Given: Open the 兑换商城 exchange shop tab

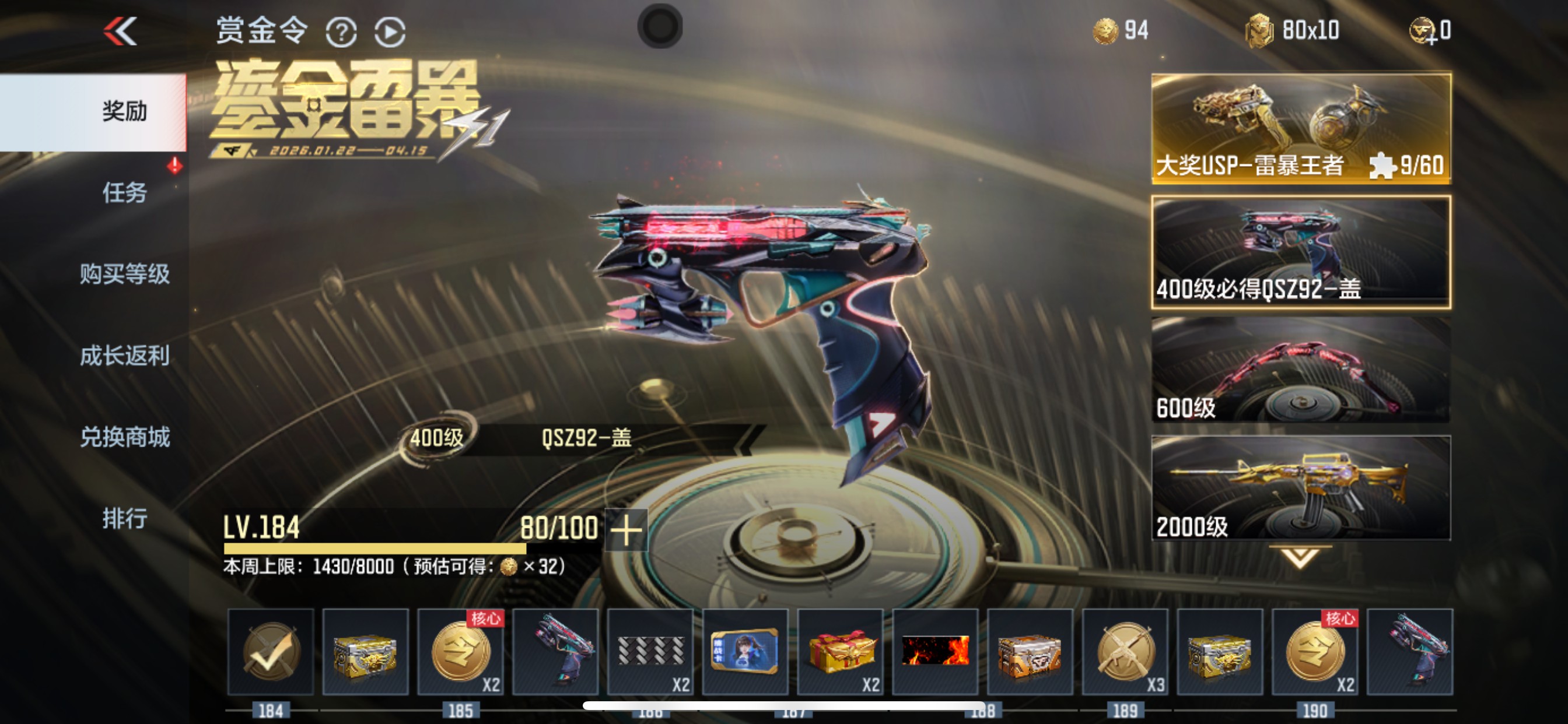Looking at the screenshot, I should pyautogui.click(x=125, y=437).
